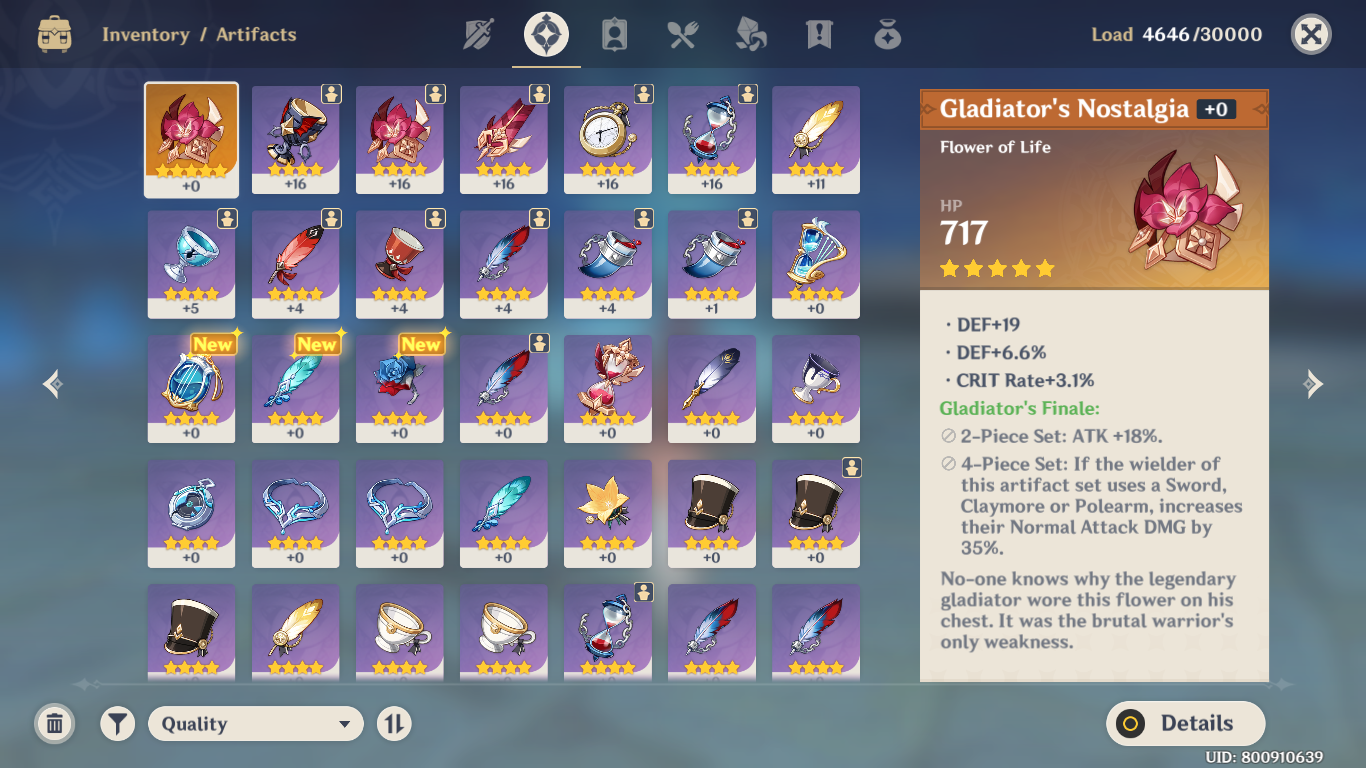The height and width of the screenshot is (768, 1366).
Task: Close the inventory screen
Action: point(1311,35)
